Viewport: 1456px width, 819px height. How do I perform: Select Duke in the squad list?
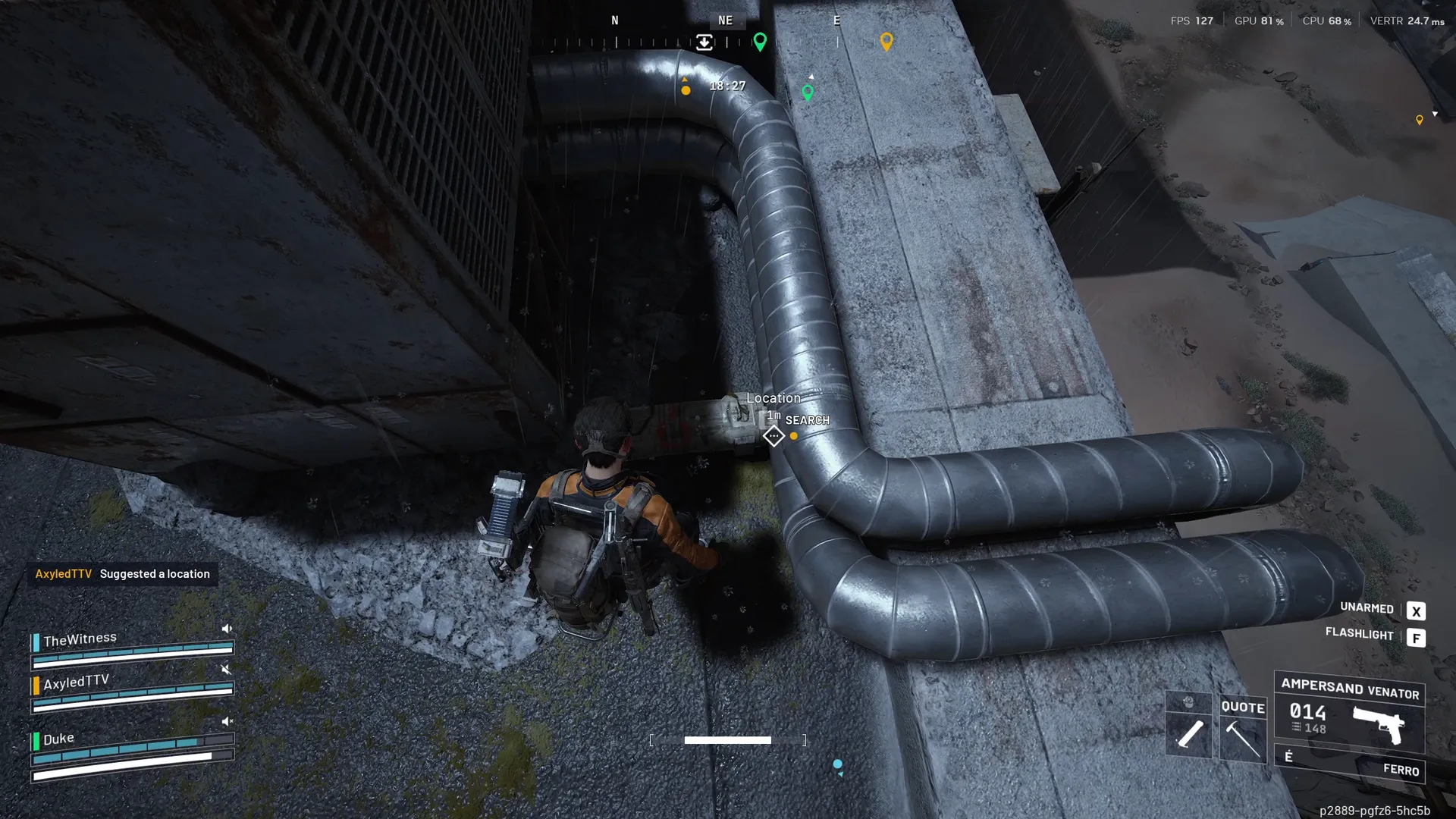click(59, 739)
